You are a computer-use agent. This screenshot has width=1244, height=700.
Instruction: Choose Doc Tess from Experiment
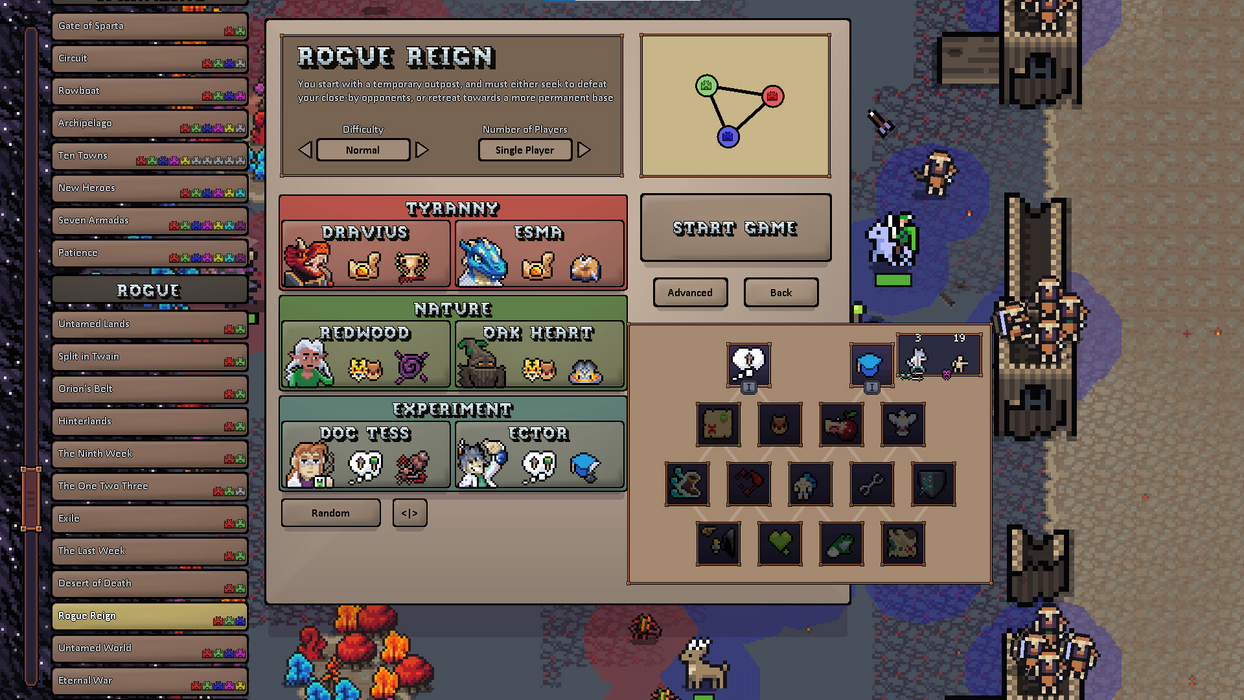[x=365, y=456]
